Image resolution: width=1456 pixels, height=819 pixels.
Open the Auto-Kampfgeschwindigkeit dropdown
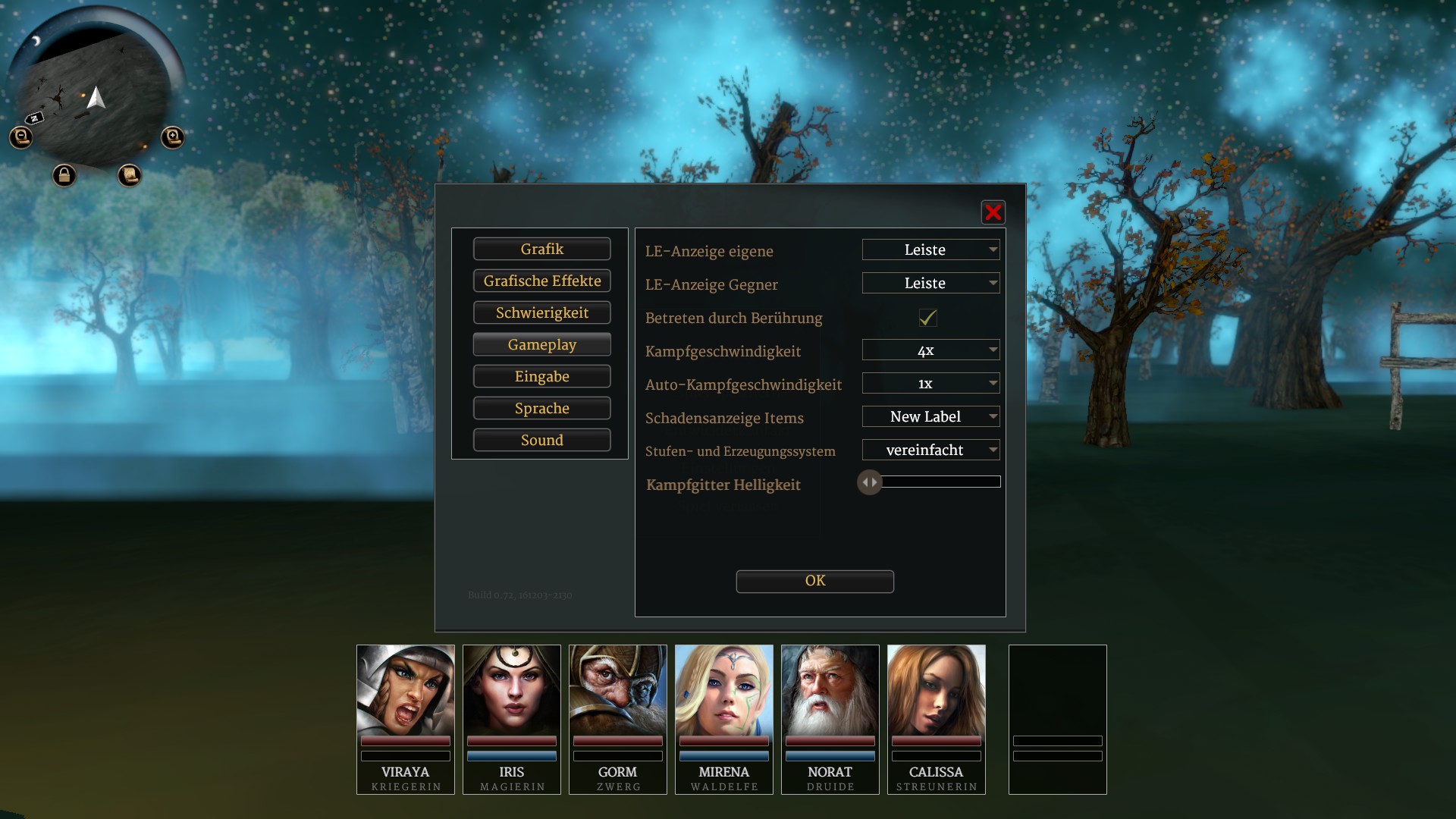(x=930, y=384)
